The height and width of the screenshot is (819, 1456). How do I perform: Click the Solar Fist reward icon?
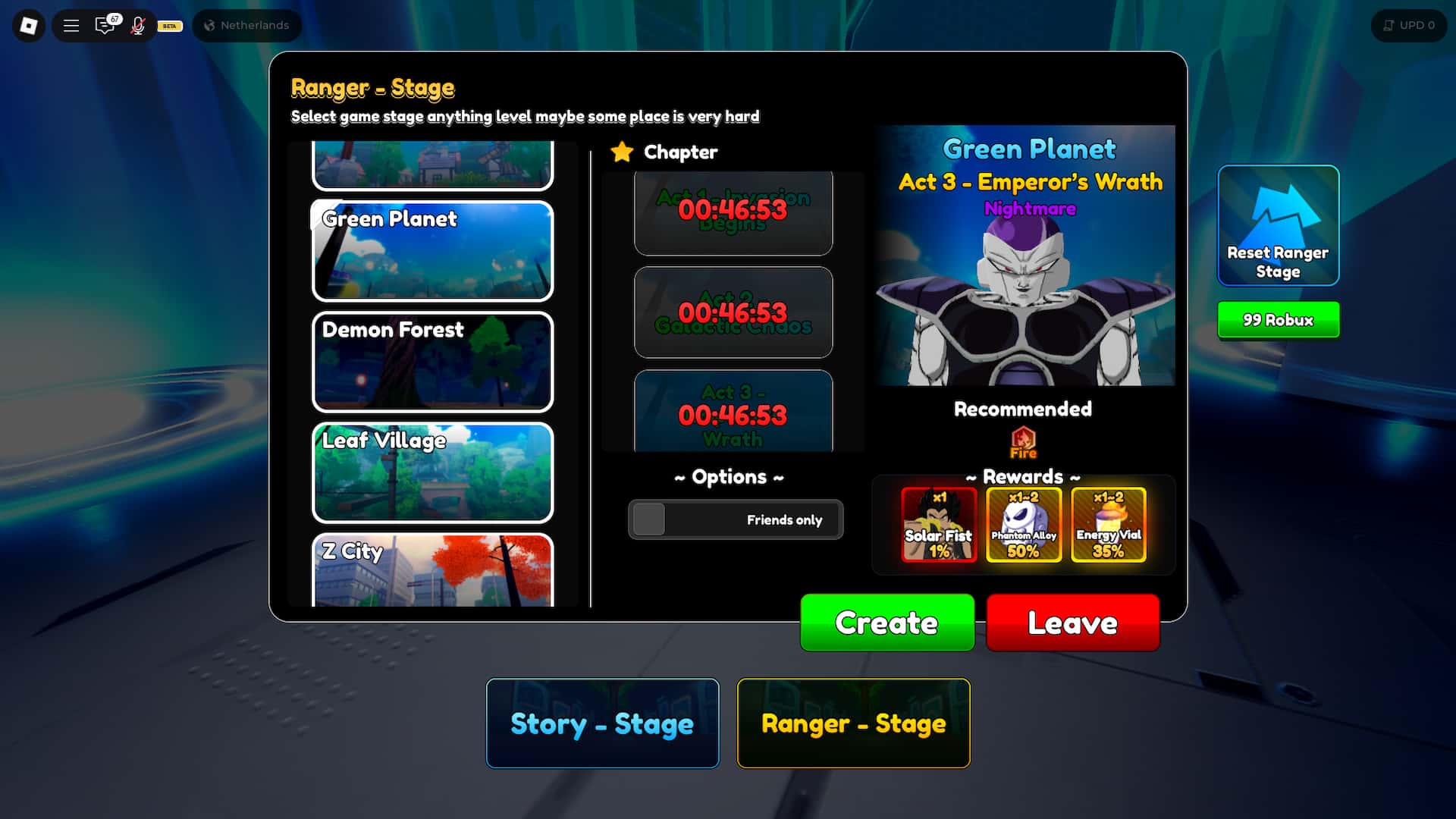point(939,525)
